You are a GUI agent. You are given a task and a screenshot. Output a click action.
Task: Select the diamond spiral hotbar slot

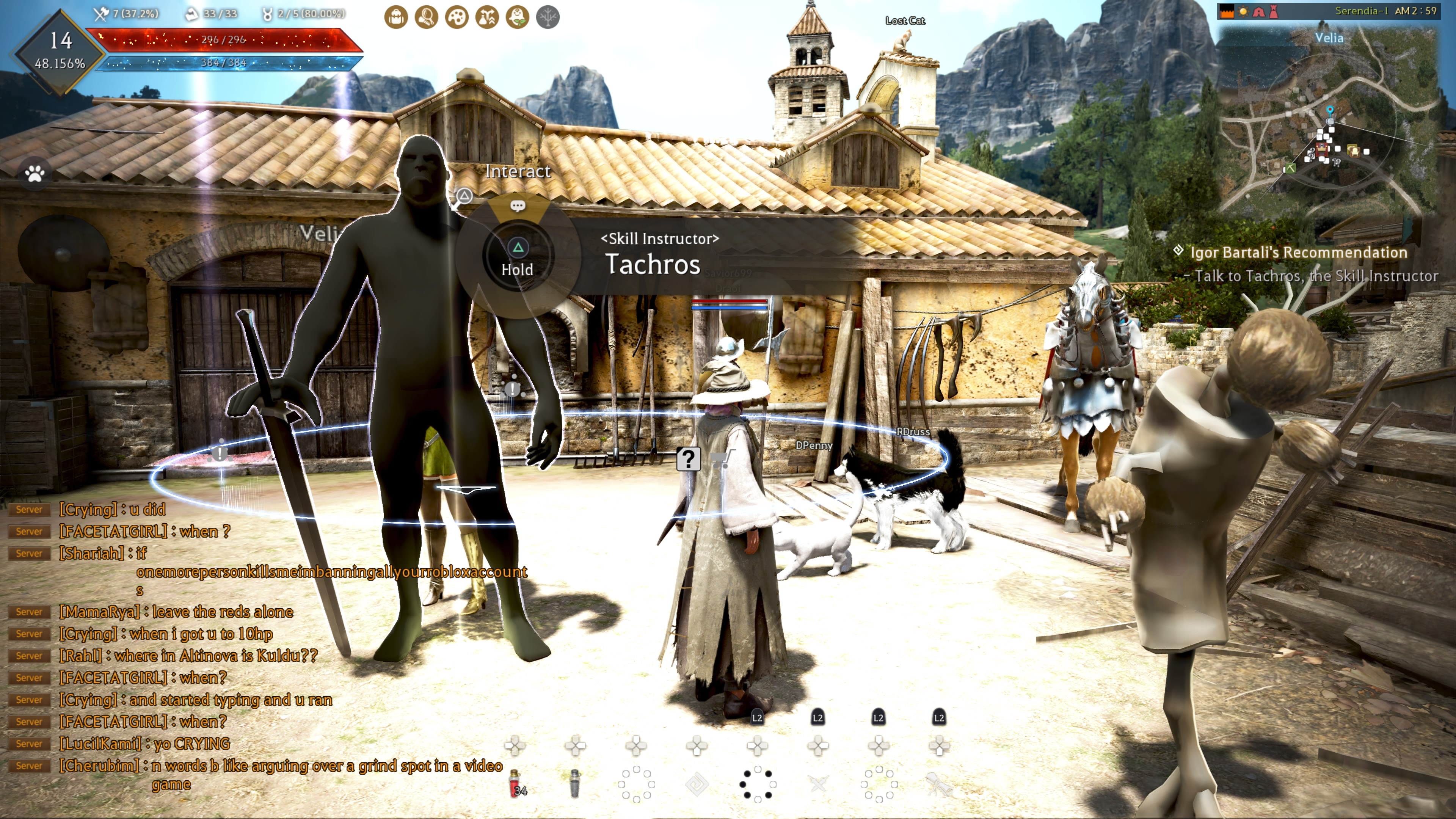(697, 784)
